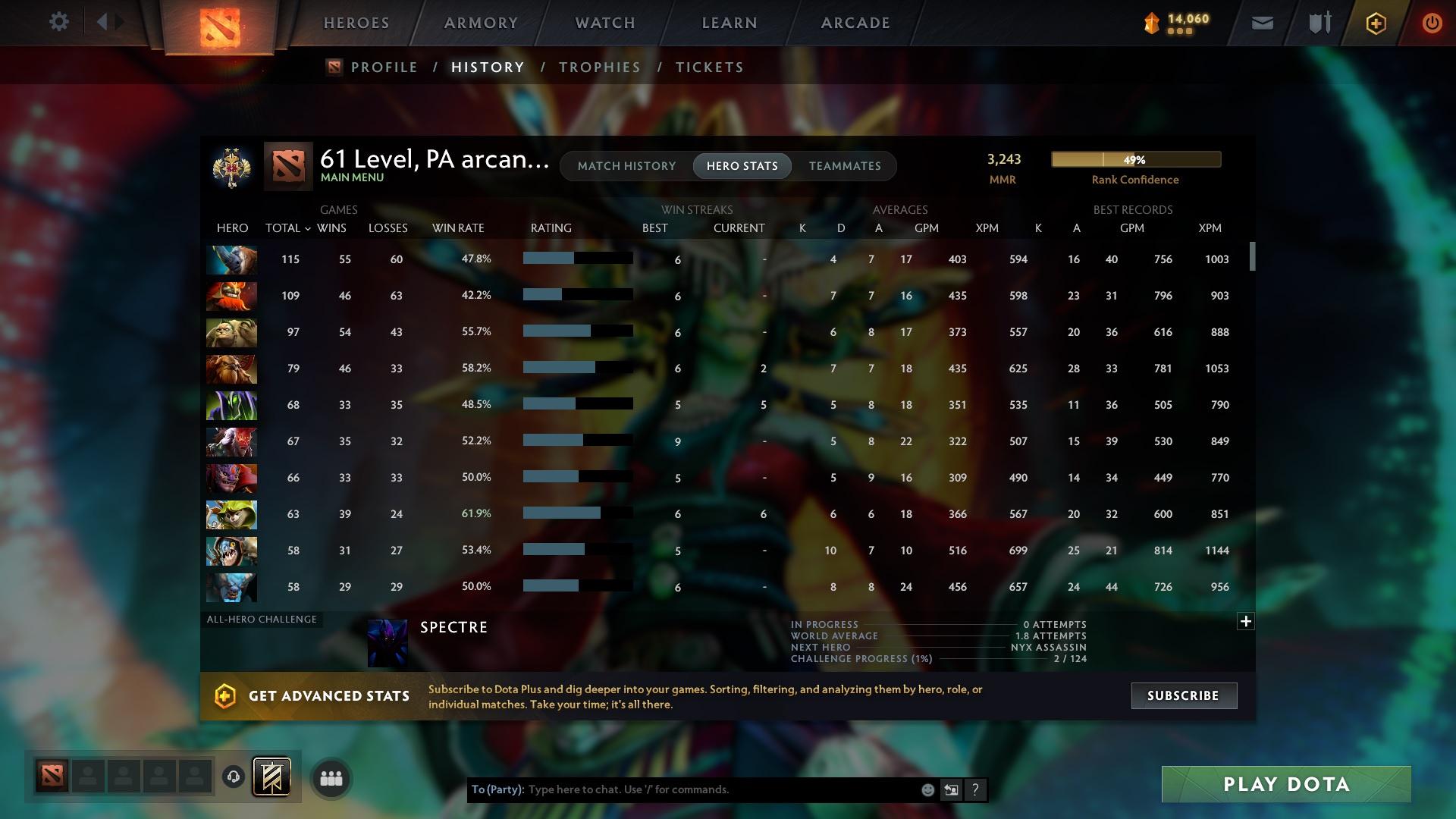Click the orange power button icon
The image size is (1456, 819).
1432,23
